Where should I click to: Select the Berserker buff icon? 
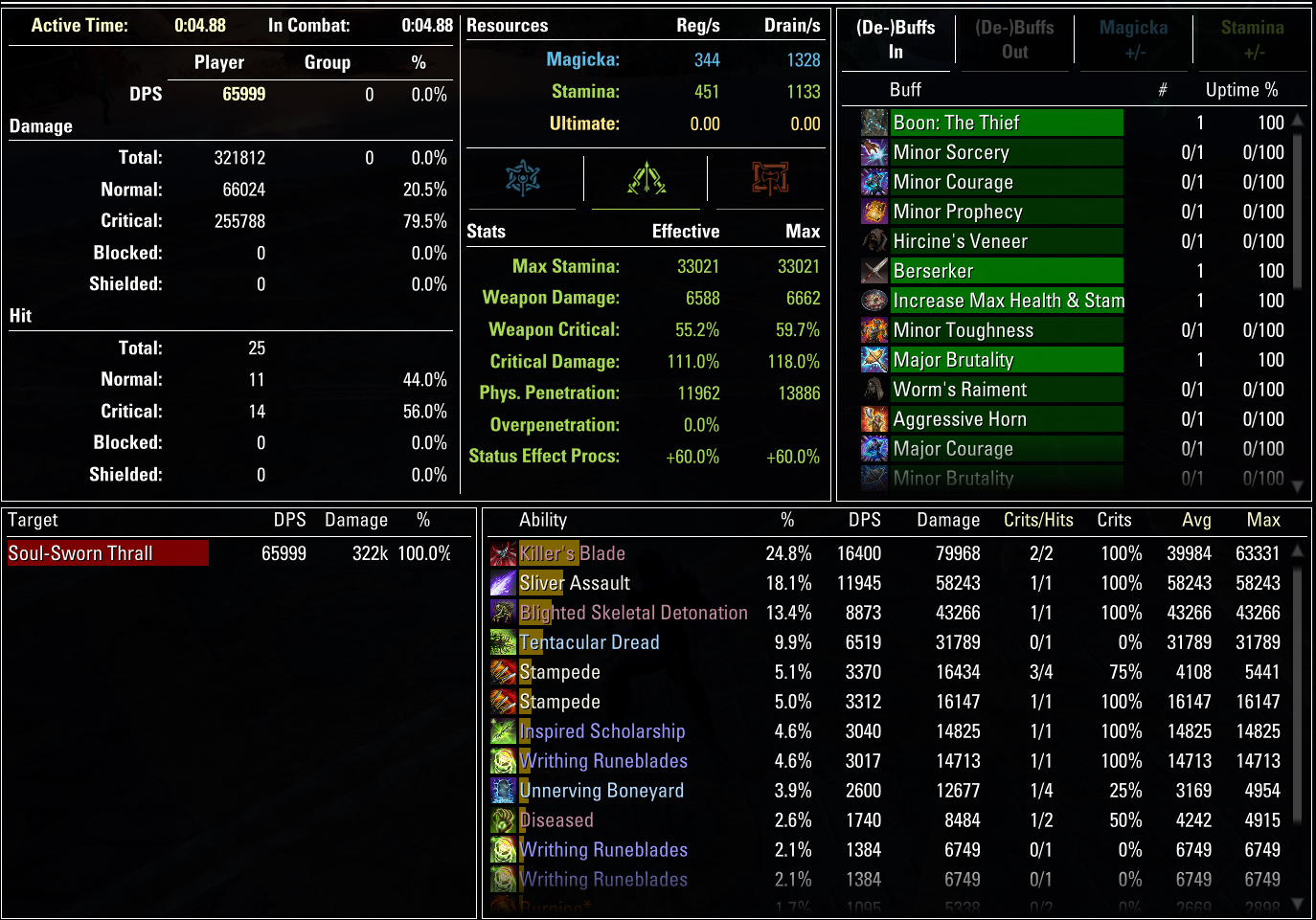coord(874,270)
